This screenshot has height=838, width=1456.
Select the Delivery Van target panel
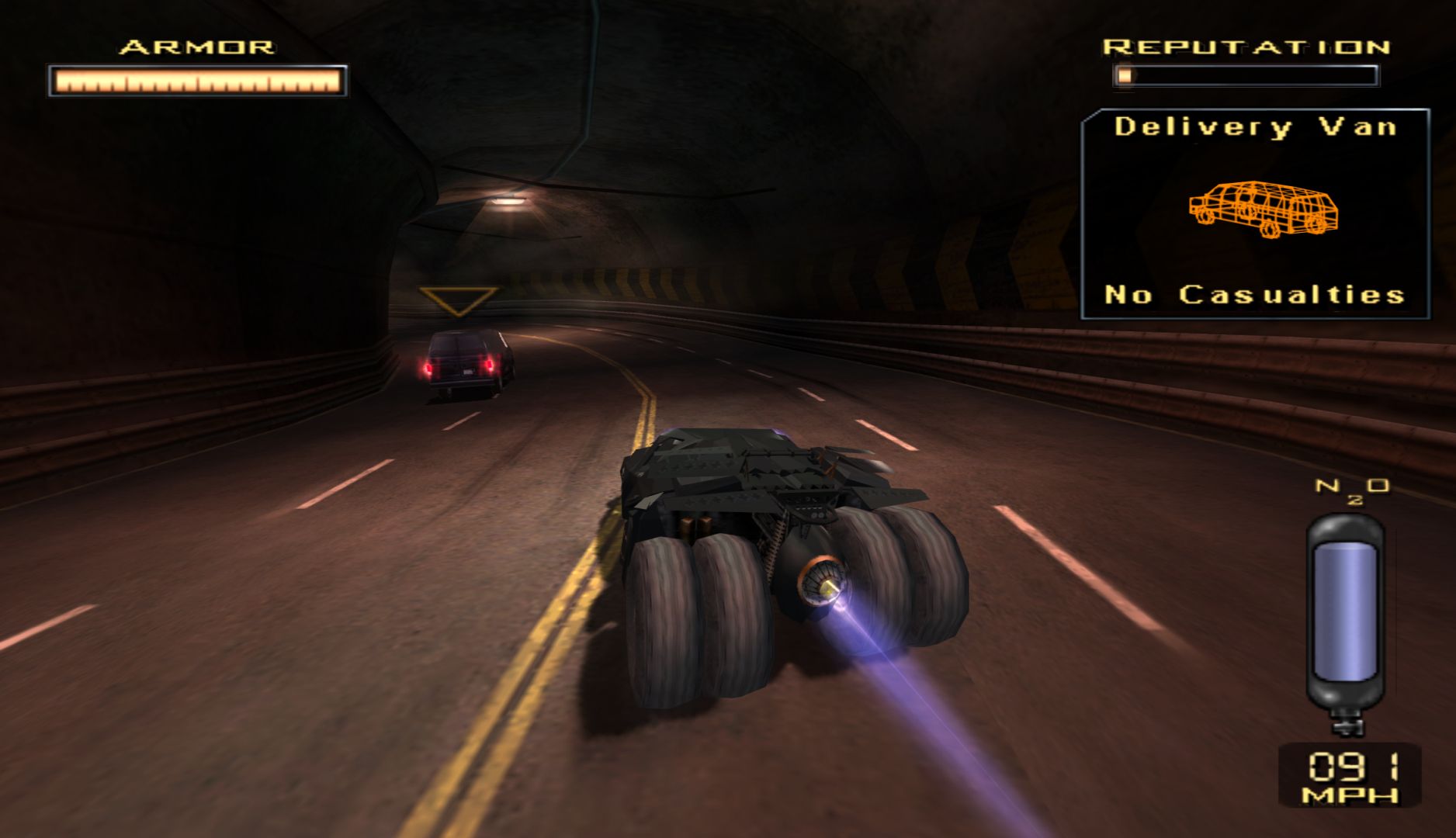coord(1255,213)
